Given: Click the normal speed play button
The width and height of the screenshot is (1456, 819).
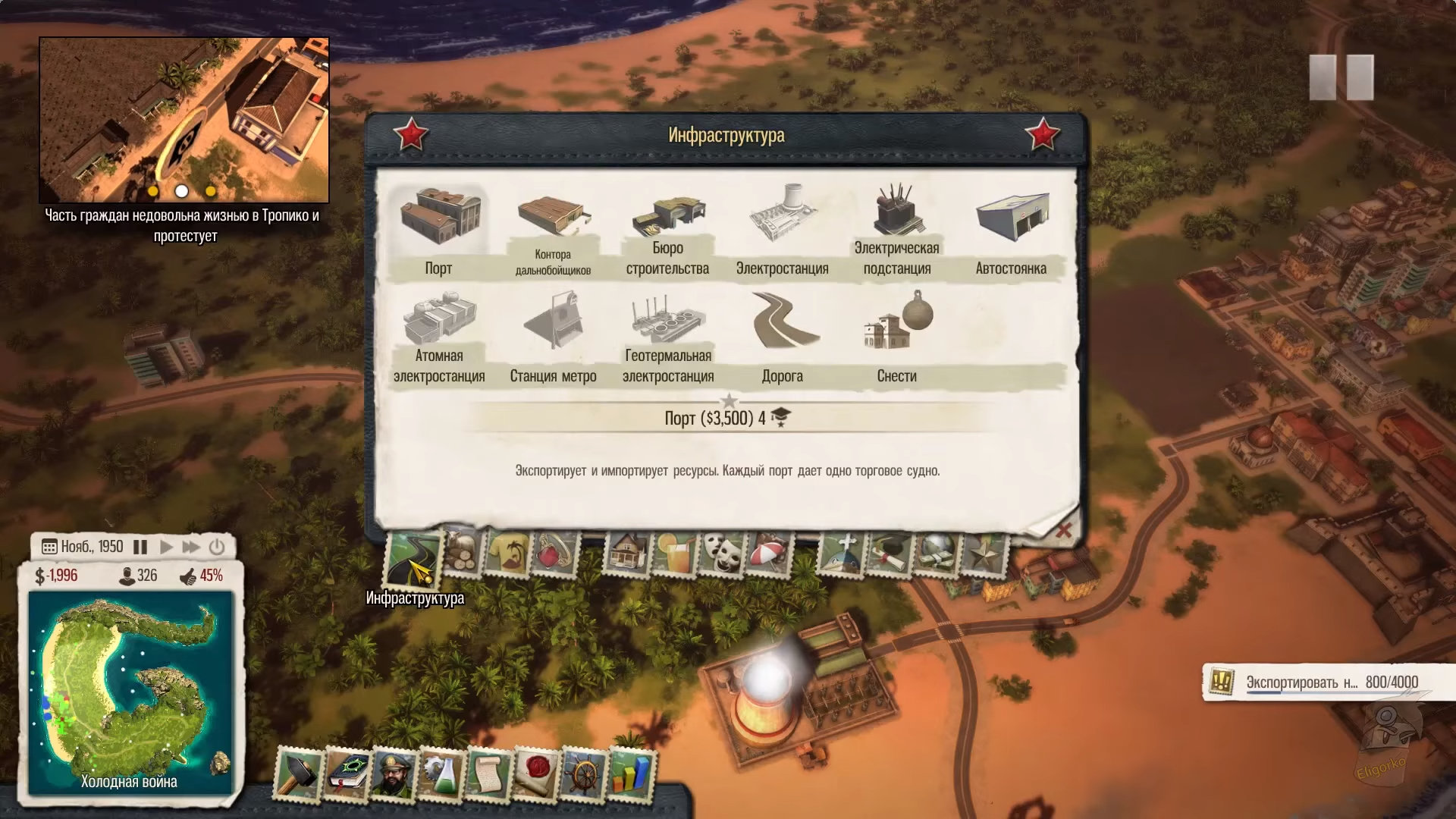Looking at the screenshot, I should click(166, 547).
